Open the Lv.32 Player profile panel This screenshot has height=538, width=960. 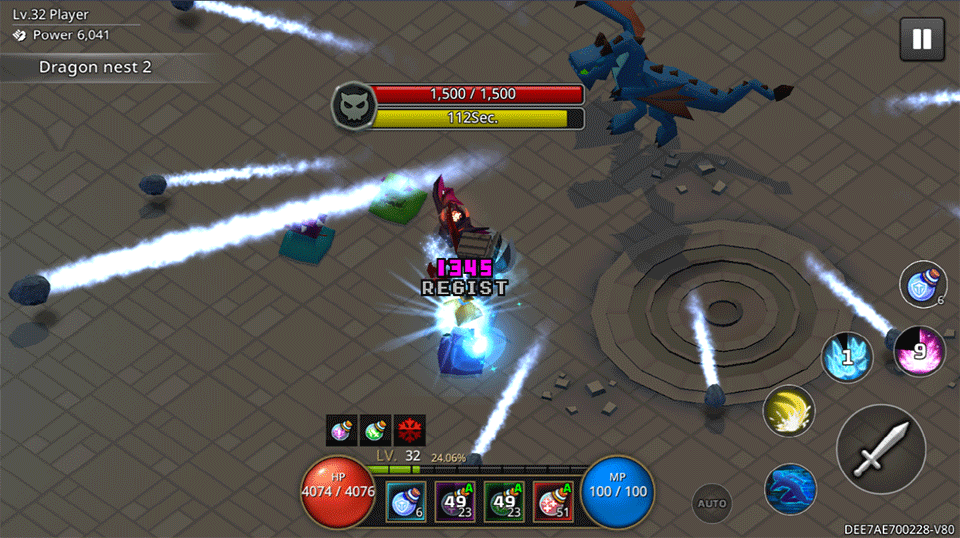56,25
